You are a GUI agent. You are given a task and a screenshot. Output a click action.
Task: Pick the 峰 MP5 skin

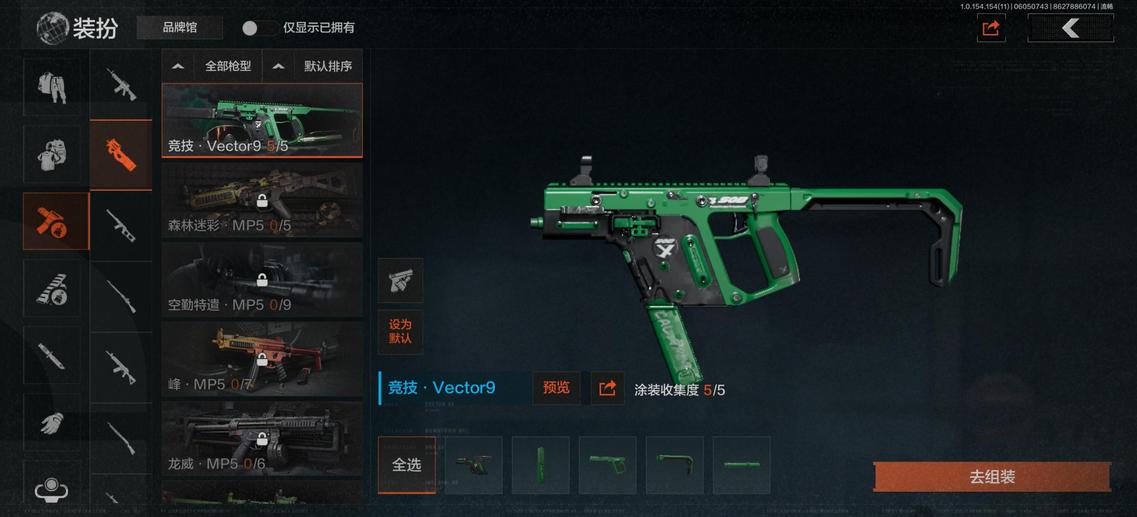tap(262, 359)
